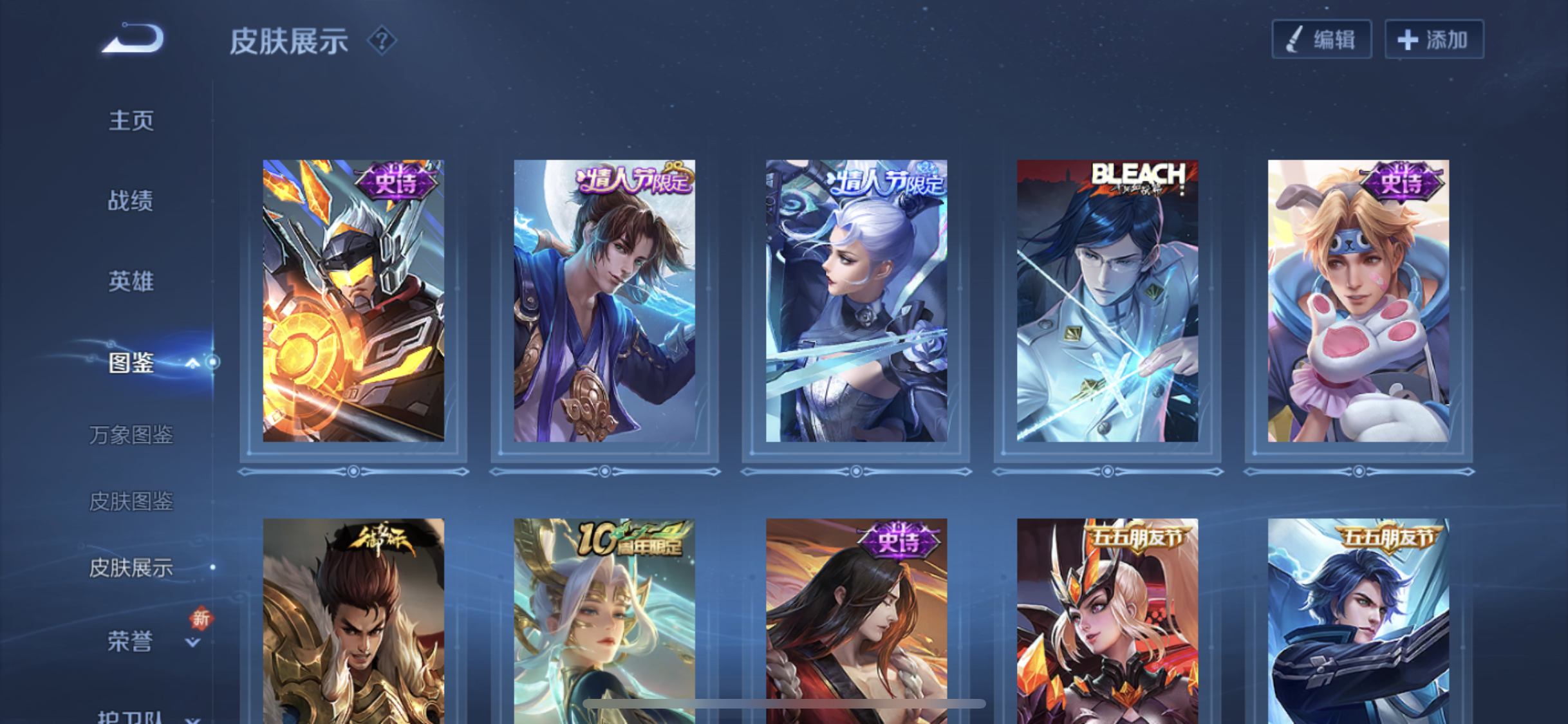Select the bunny-paw 史诗 skin card

[x=1358, y=301]
